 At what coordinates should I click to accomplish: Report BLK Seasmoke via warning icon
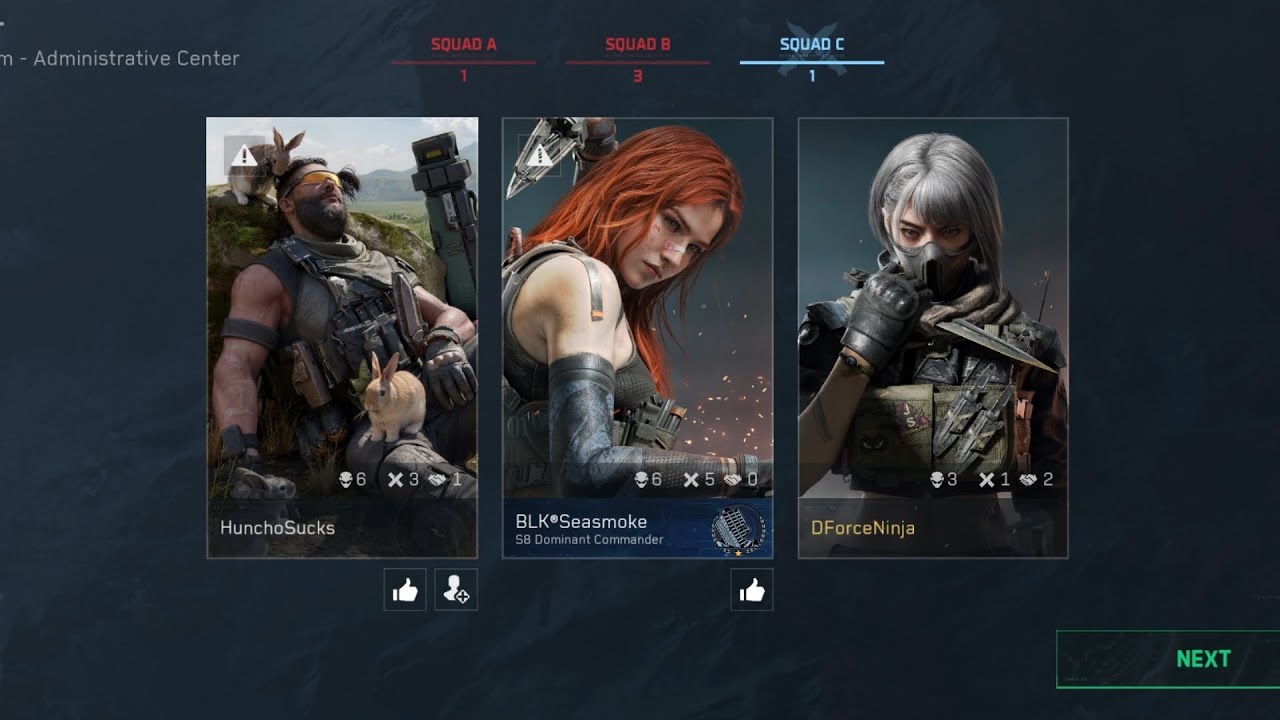tap(540, 155)
